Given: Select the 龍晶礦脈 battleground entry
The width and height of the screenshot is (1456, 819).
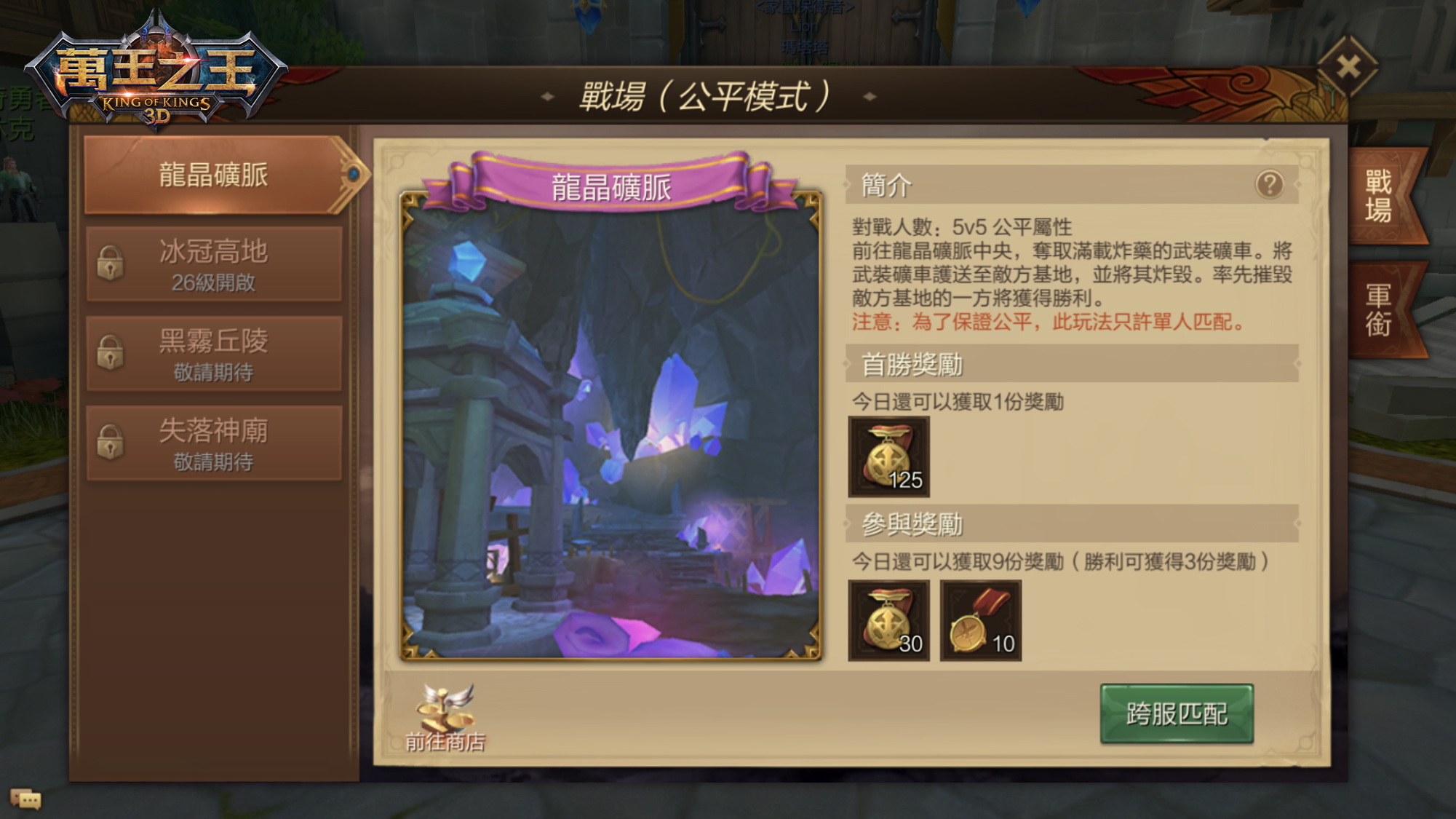Looking at the screenshot, I should 213,175.
